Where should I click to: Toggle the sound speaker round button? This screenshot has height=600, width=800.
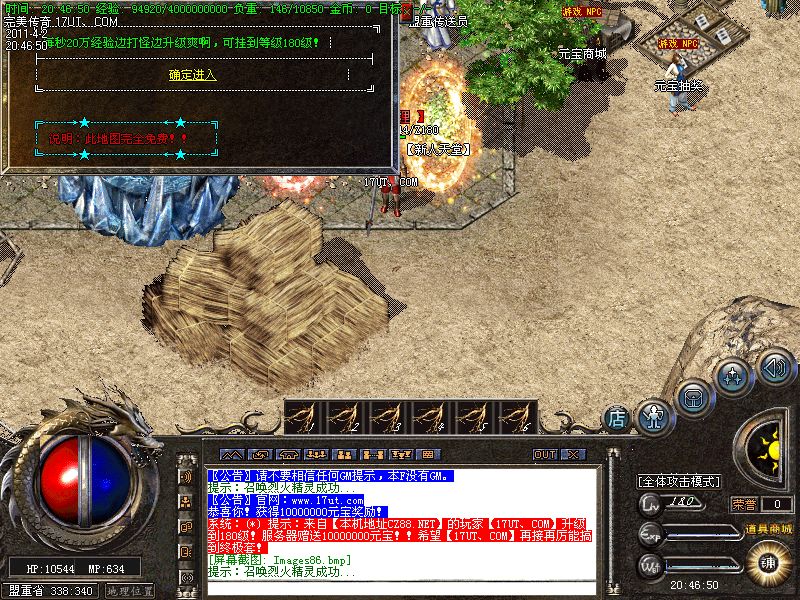click(x=775, y=366)
